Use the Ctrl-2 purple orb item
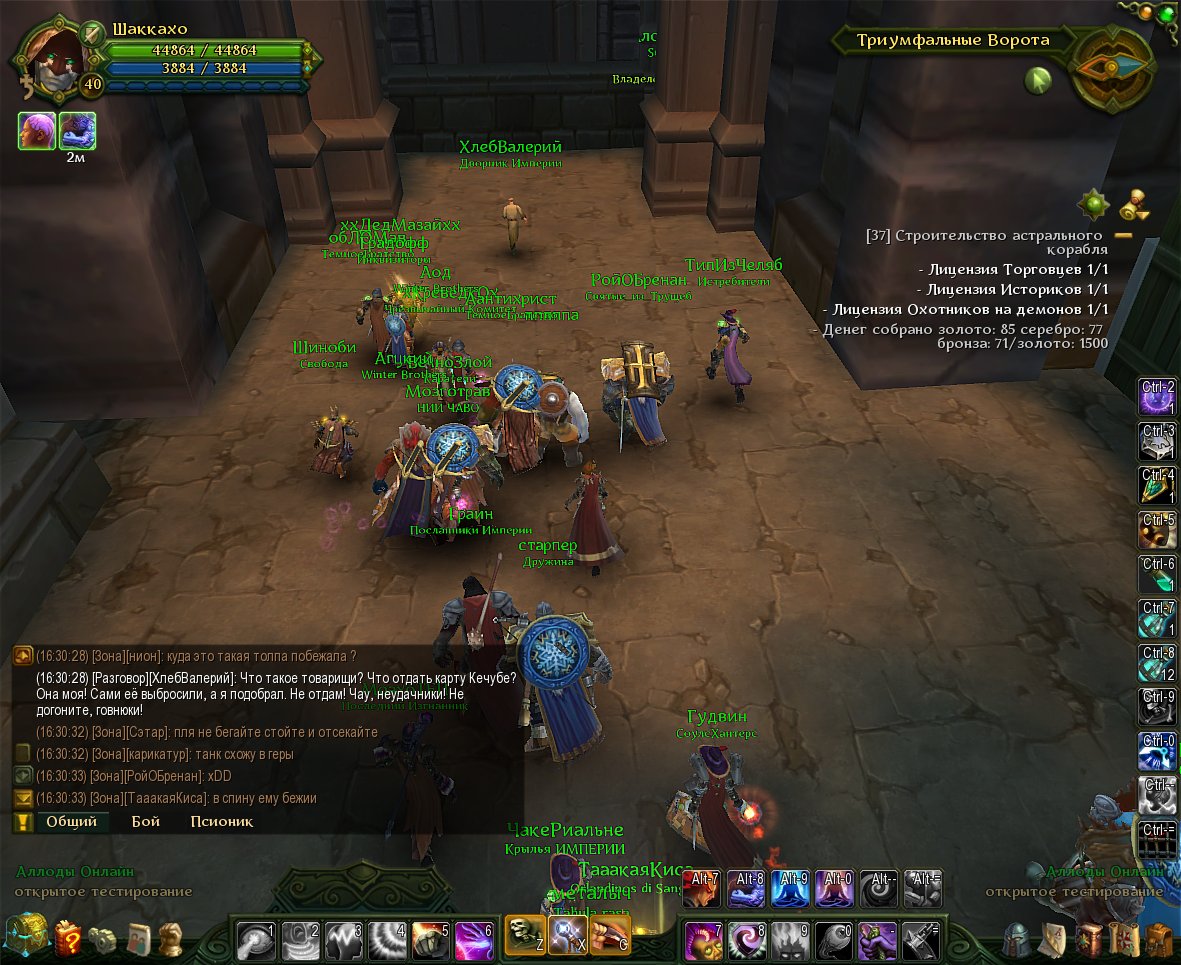This screenshot has height=965, width=1181. (1157, 398)
